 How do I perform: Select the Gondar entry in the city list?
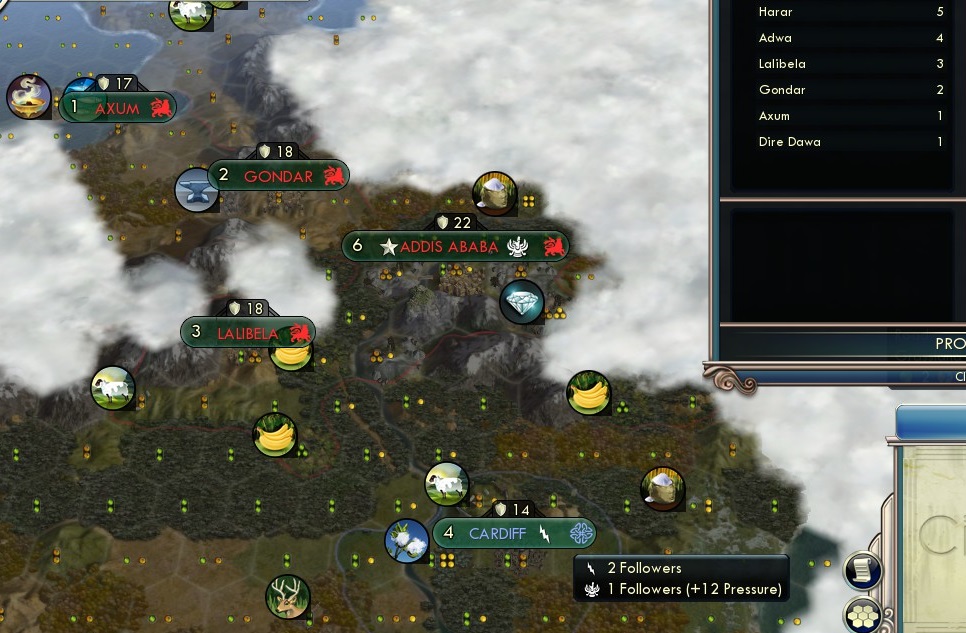coord(850,90)
